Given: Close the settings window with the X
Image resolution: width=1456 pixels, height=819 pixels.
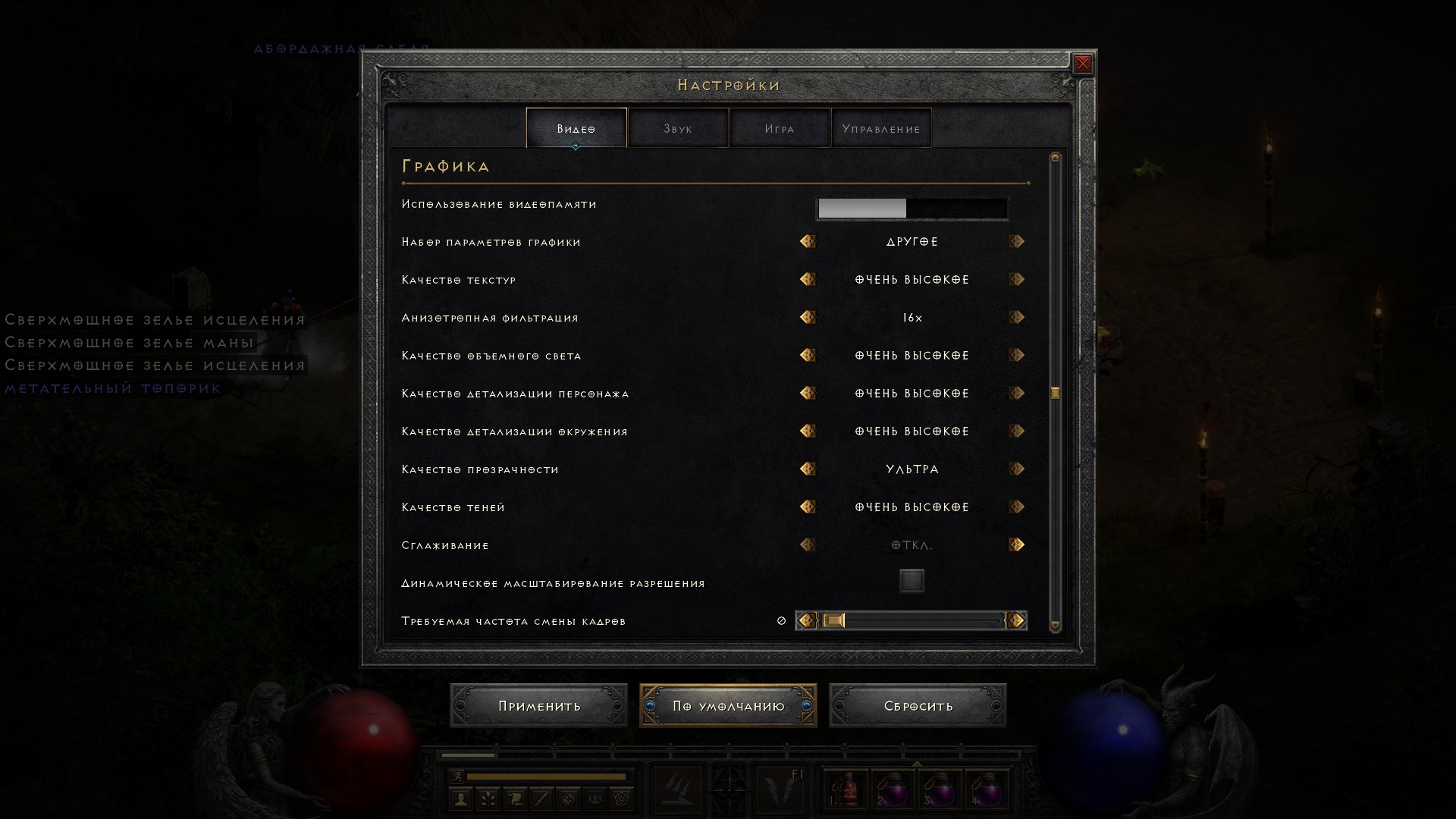Looking at the screenshot, I should 1083,64.
